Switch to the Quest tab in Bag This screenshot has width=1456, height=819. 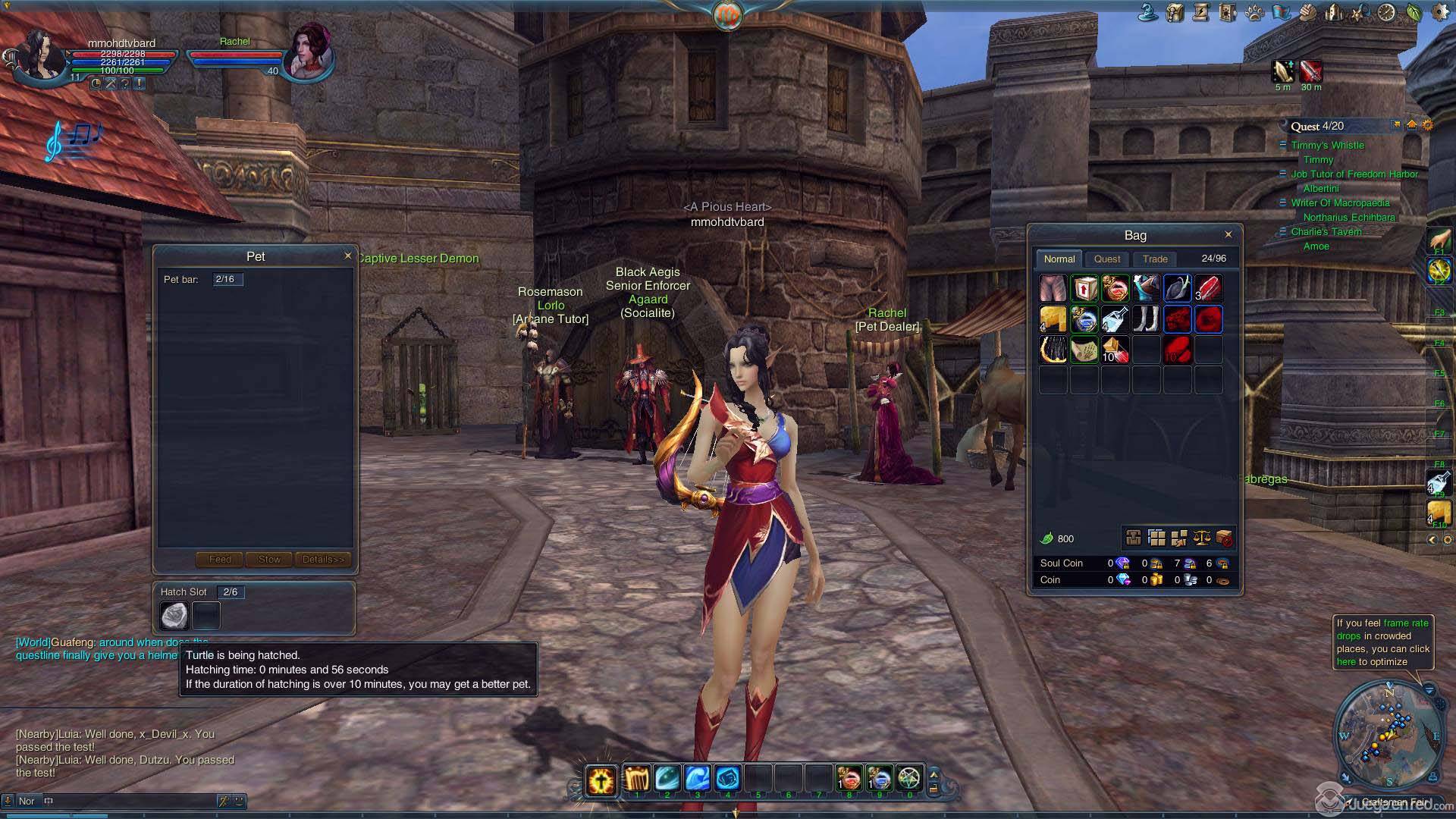(1106, 259)
